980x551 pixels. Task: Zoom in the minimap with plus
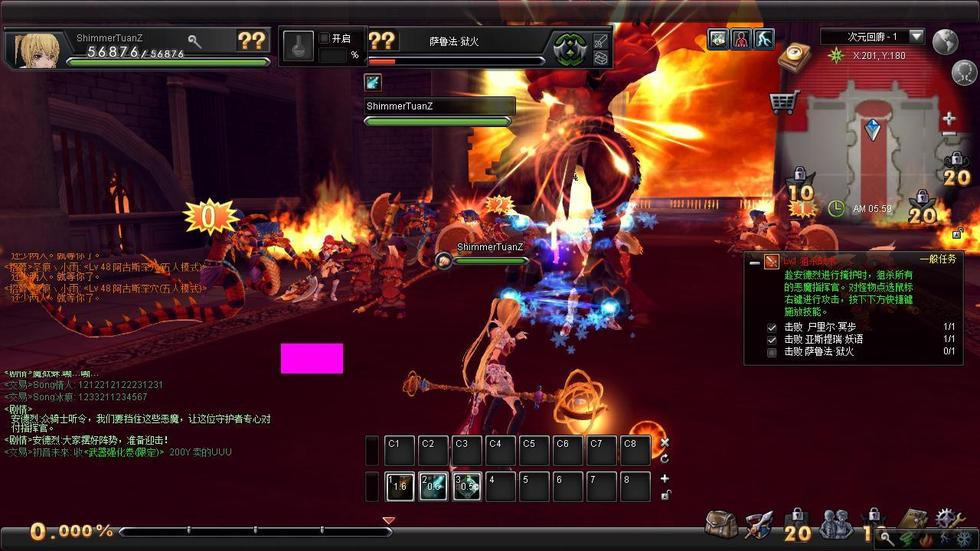click(x=948, y=119)
